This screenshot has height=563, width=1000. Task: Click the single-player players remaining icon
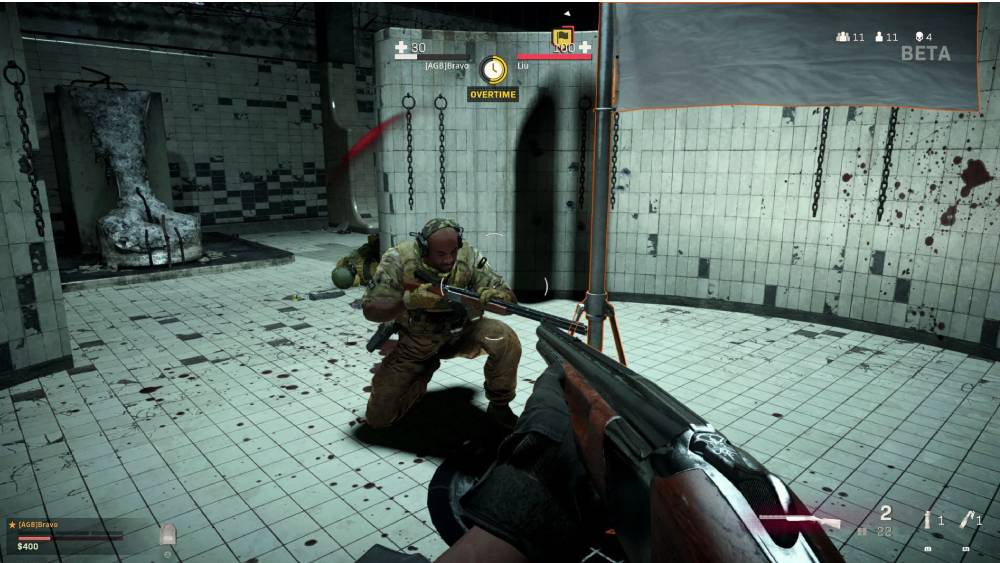(879, 37)
